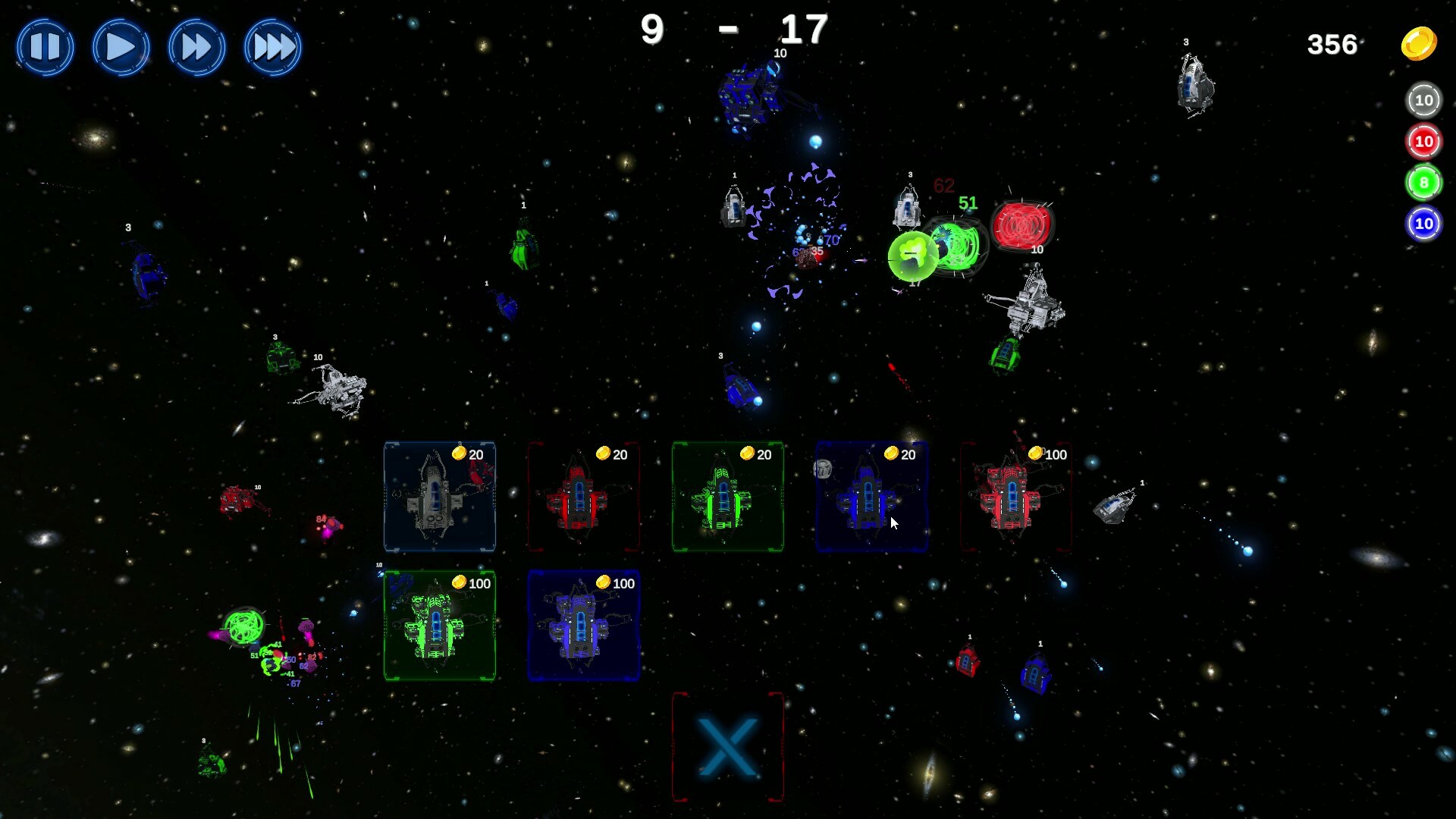Click the 9 - 17 score display

click(732, 30)
